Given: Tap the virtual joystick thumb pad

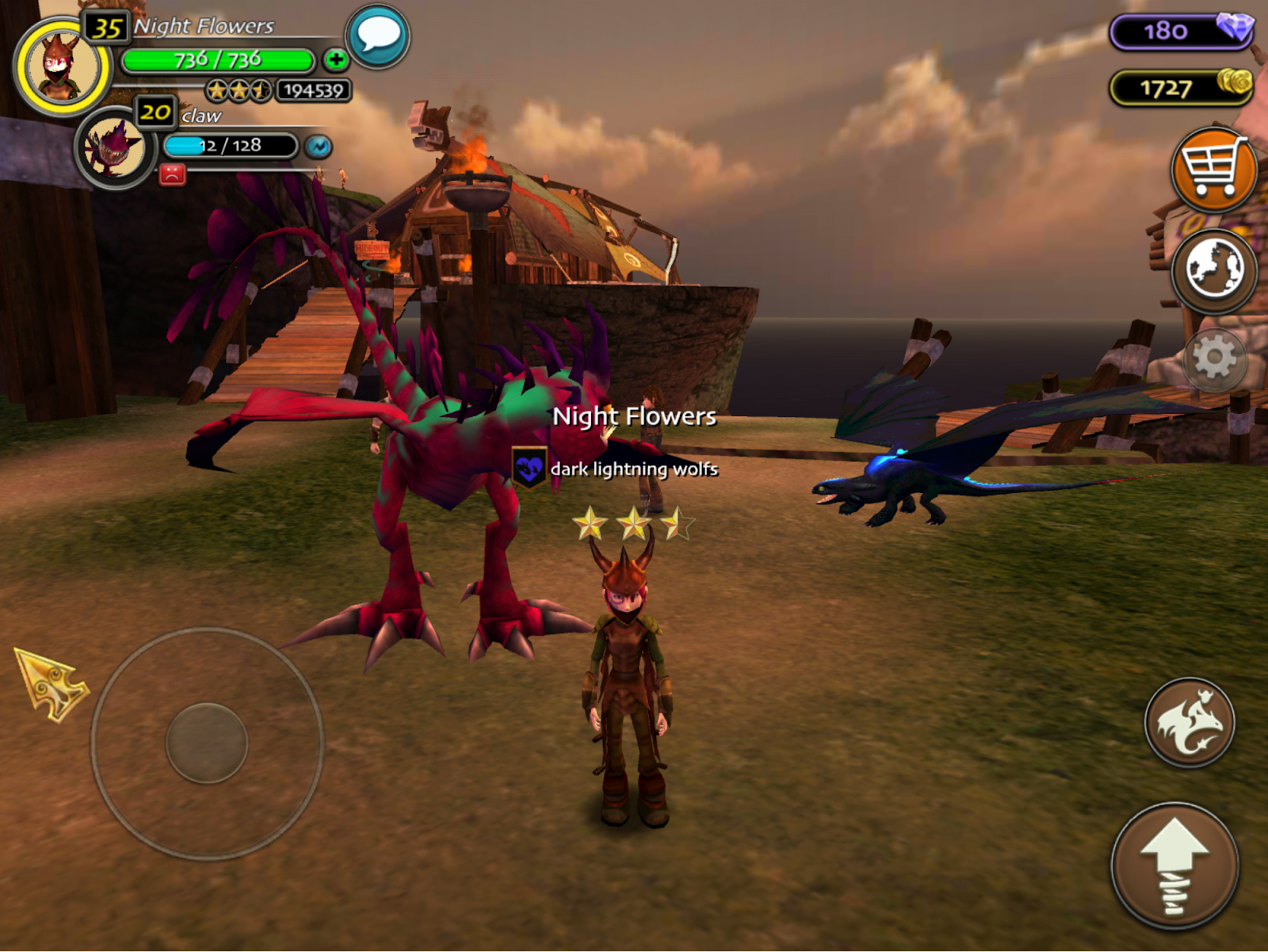Looking at the screenshot, I should coord(207,743).
